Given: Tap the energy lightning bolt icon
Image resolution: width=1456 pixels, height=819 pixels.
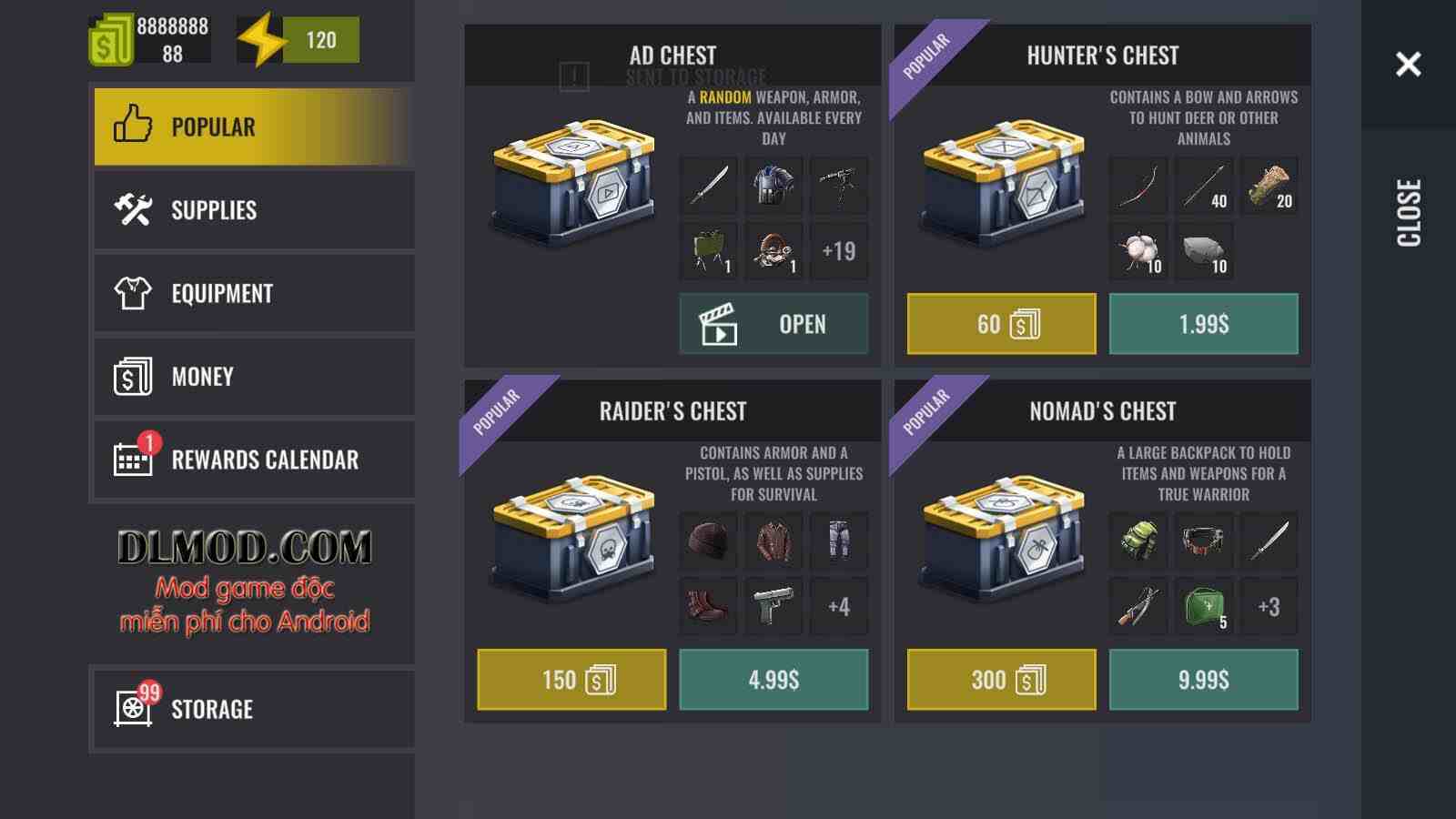Looking at the screenshot, I should point(261,40).
